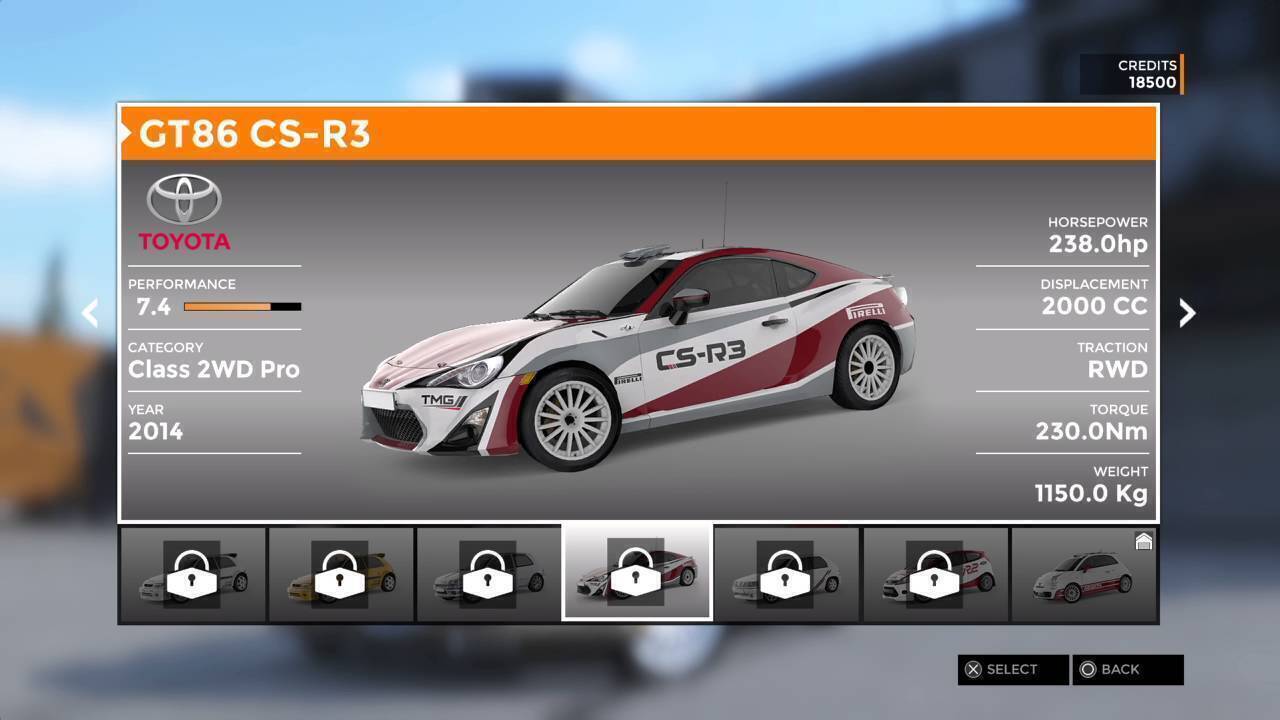
Task: Pick the unlocked white Abarth thumbnail
Action: point(1085,575)
